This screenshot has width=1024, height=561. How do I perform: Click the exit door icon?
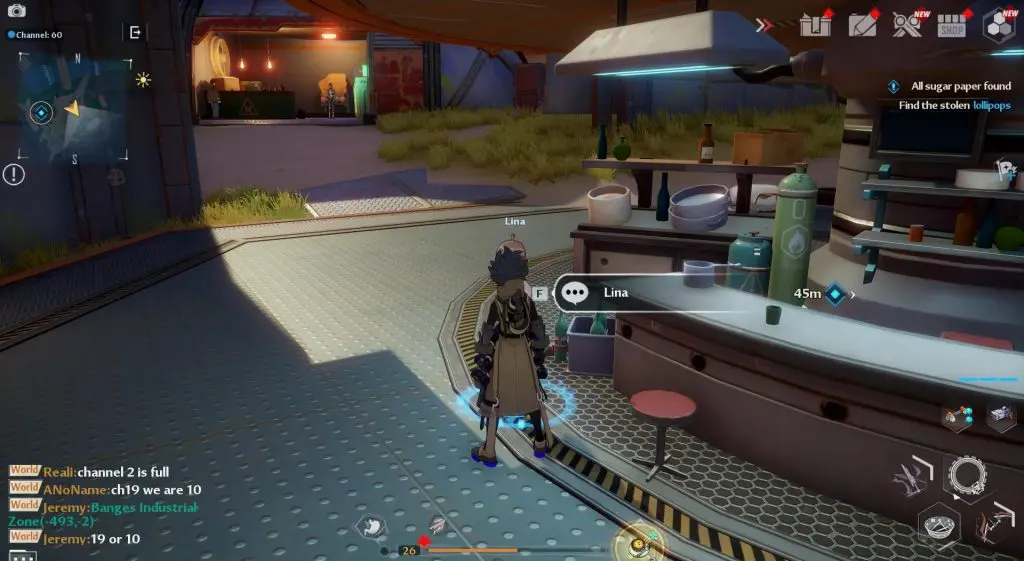(x=135, y=32)
